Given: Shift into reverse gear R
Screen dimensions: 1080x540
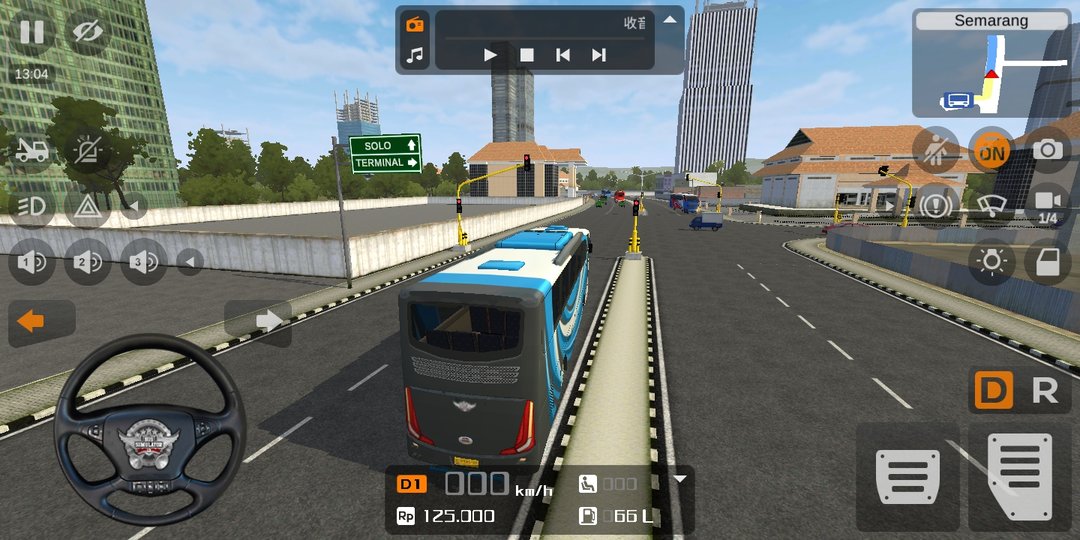Looking at the screenshot, I should coord(1044,392).
